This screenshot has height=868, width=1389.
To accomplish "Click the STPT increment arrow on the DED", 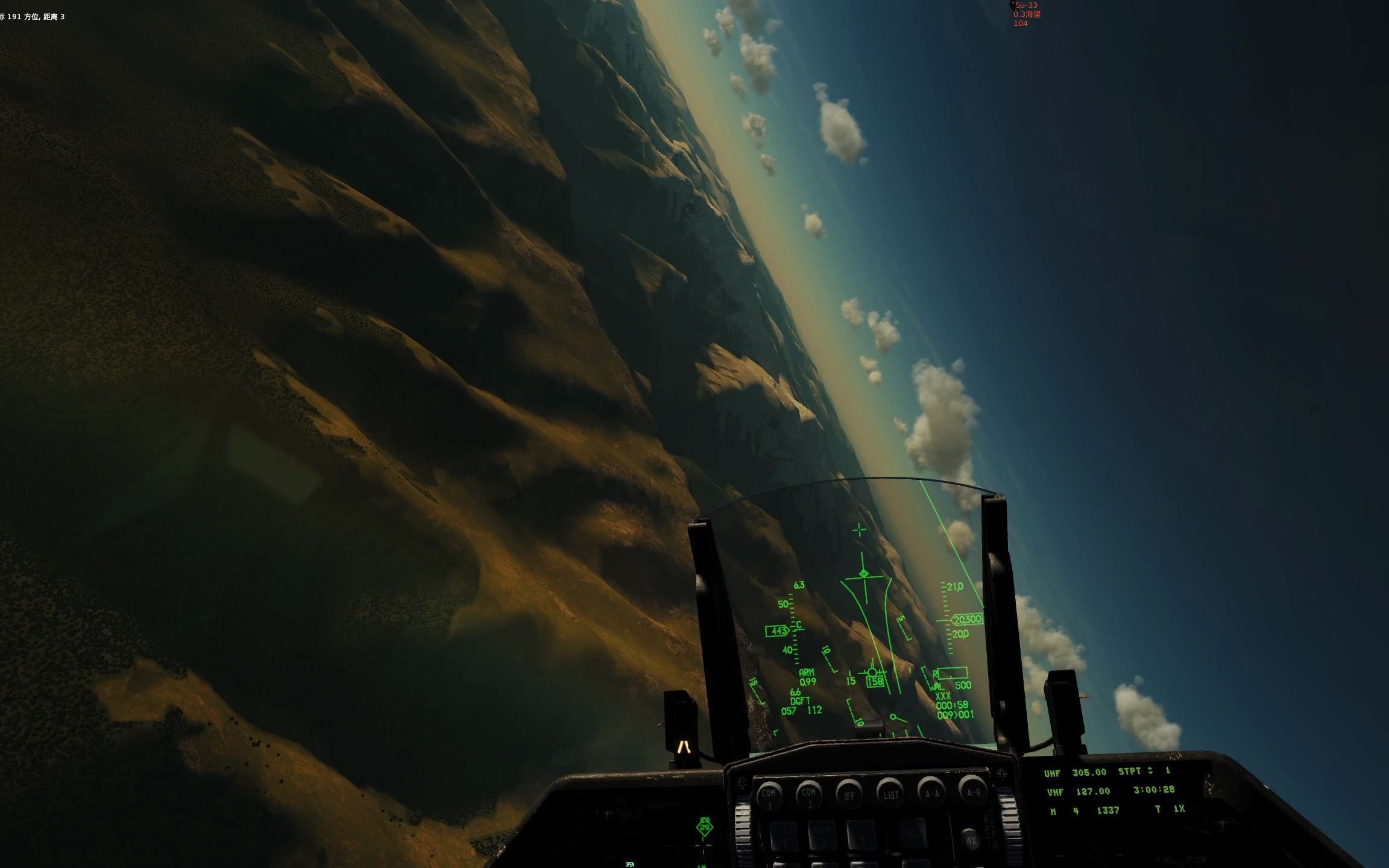I will pyautogui.click(x=1151, y=768).
